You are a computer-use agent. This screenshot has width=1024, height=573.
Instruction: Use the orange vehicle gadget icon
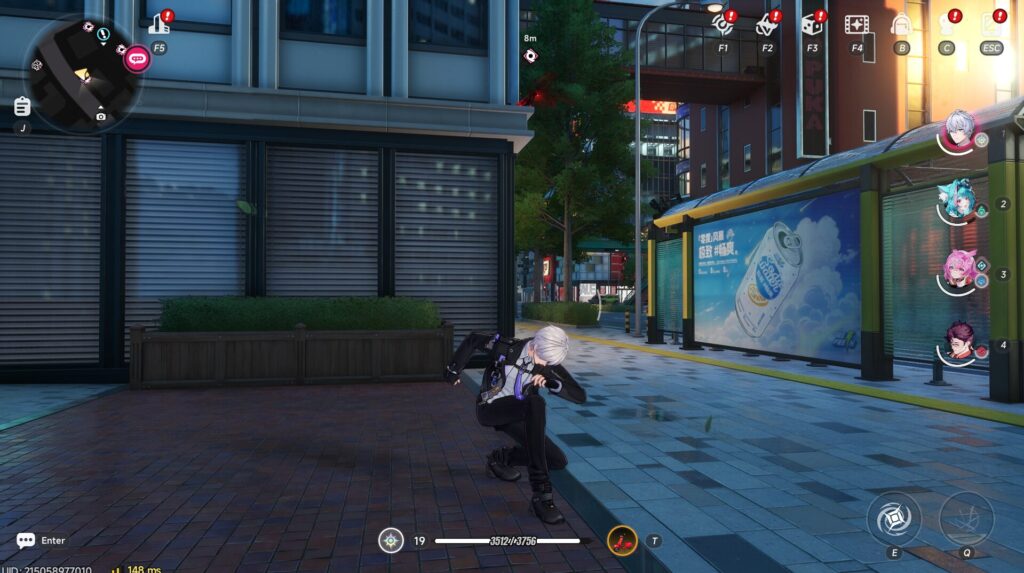pyautogui.click(x=622, y=541)
